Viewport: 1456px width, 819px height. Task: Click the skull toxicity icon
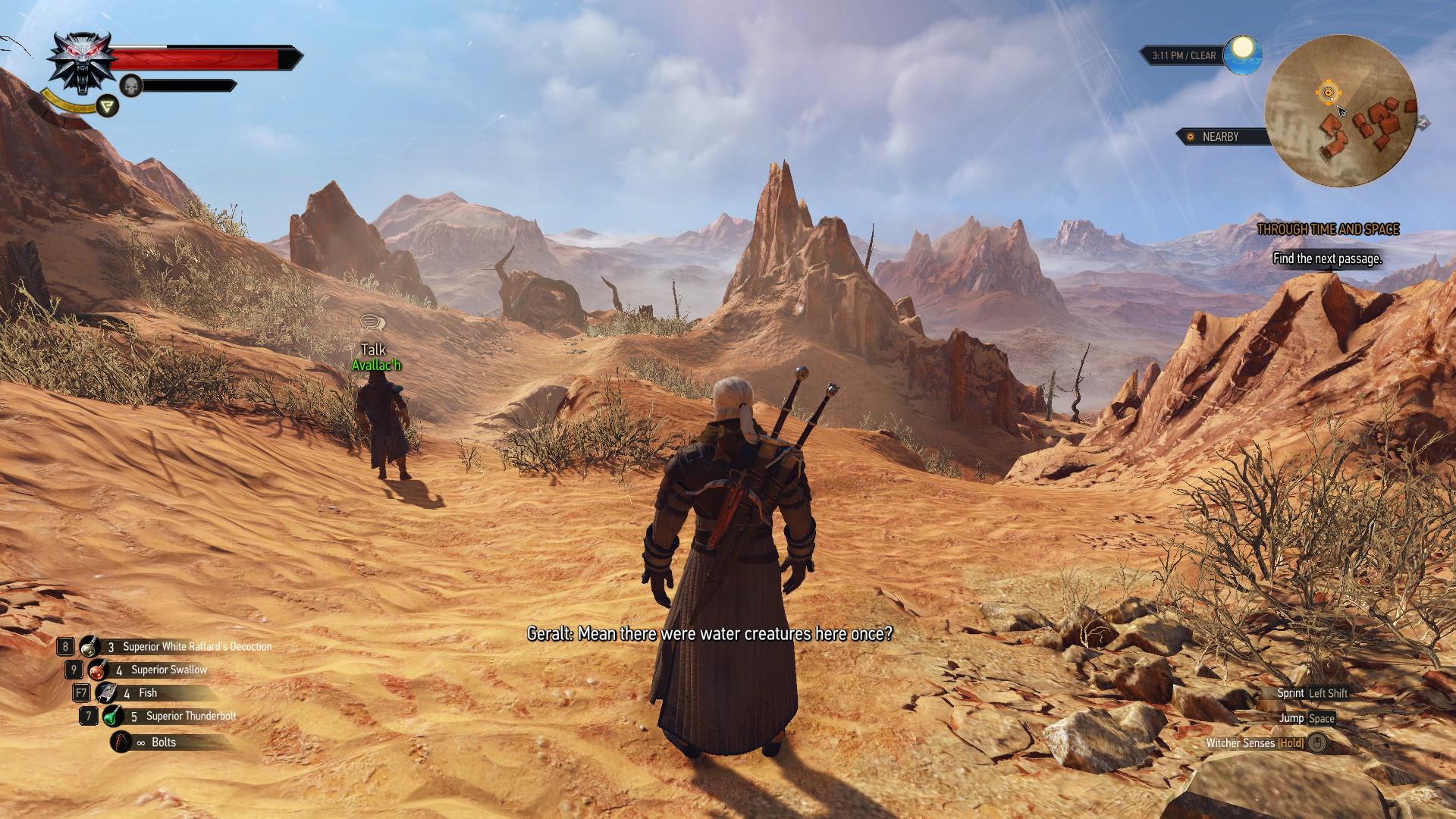[x=132, y=86]
